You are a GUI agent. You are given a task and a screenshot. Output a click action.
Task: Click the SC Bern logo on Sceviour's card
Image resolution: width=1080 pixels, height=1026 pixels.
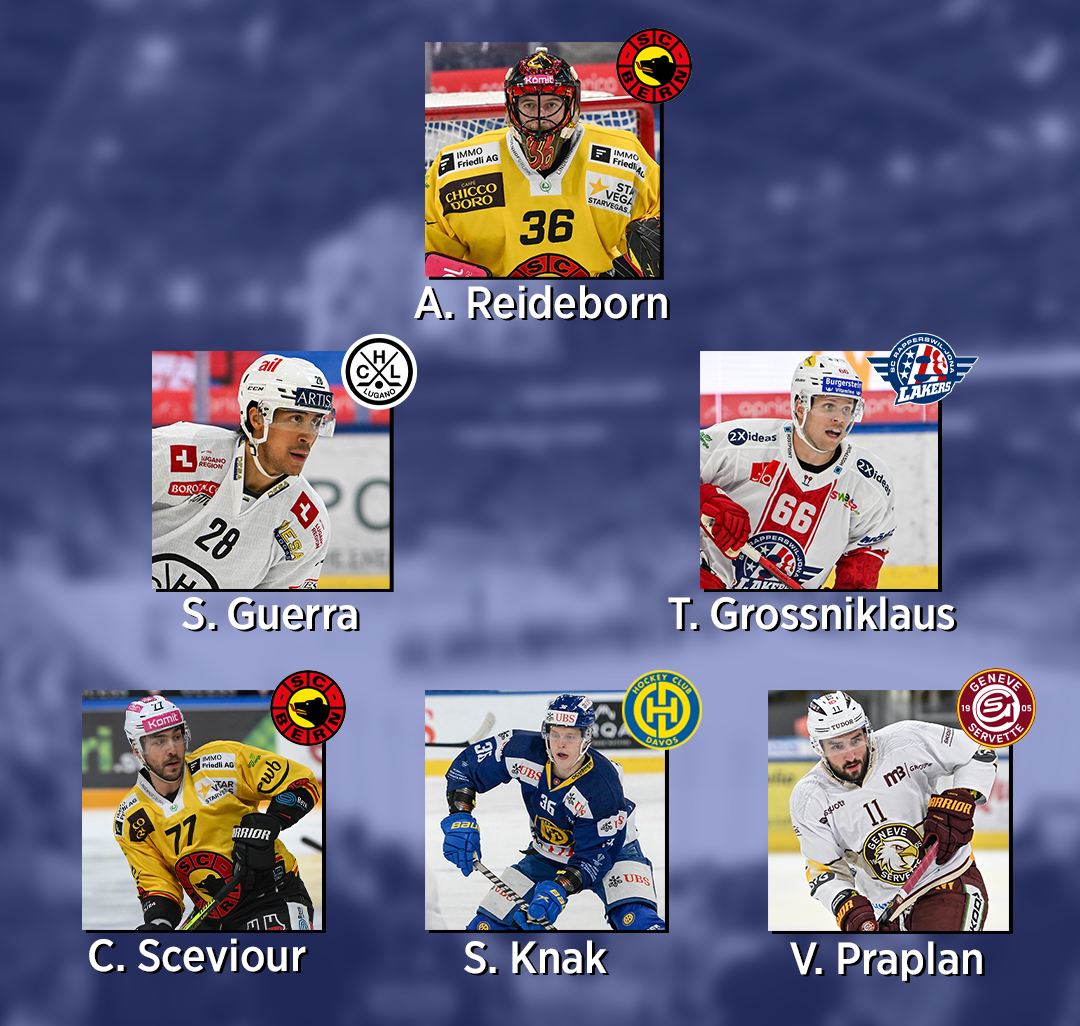tap(308, 707)
